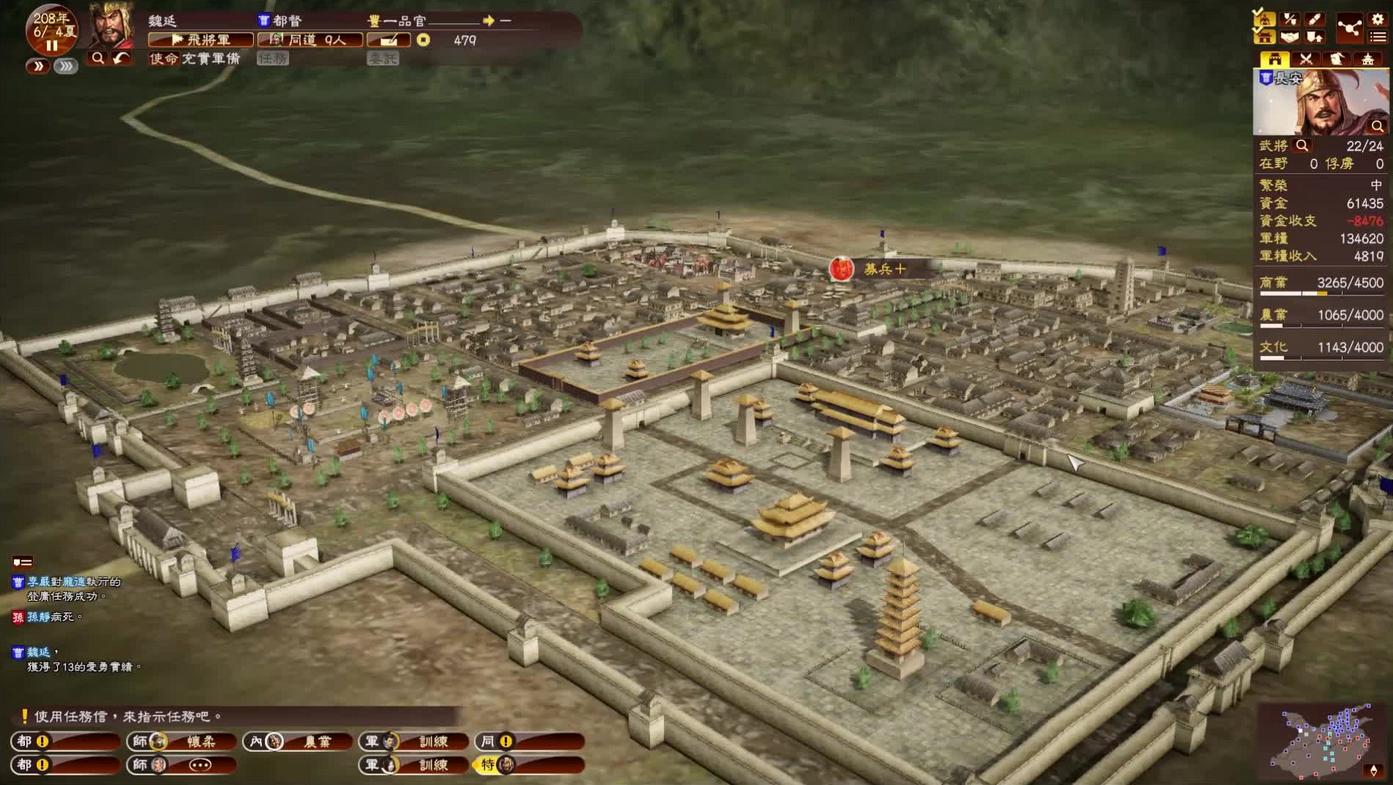Open the 飛將軍 title button

200,40
